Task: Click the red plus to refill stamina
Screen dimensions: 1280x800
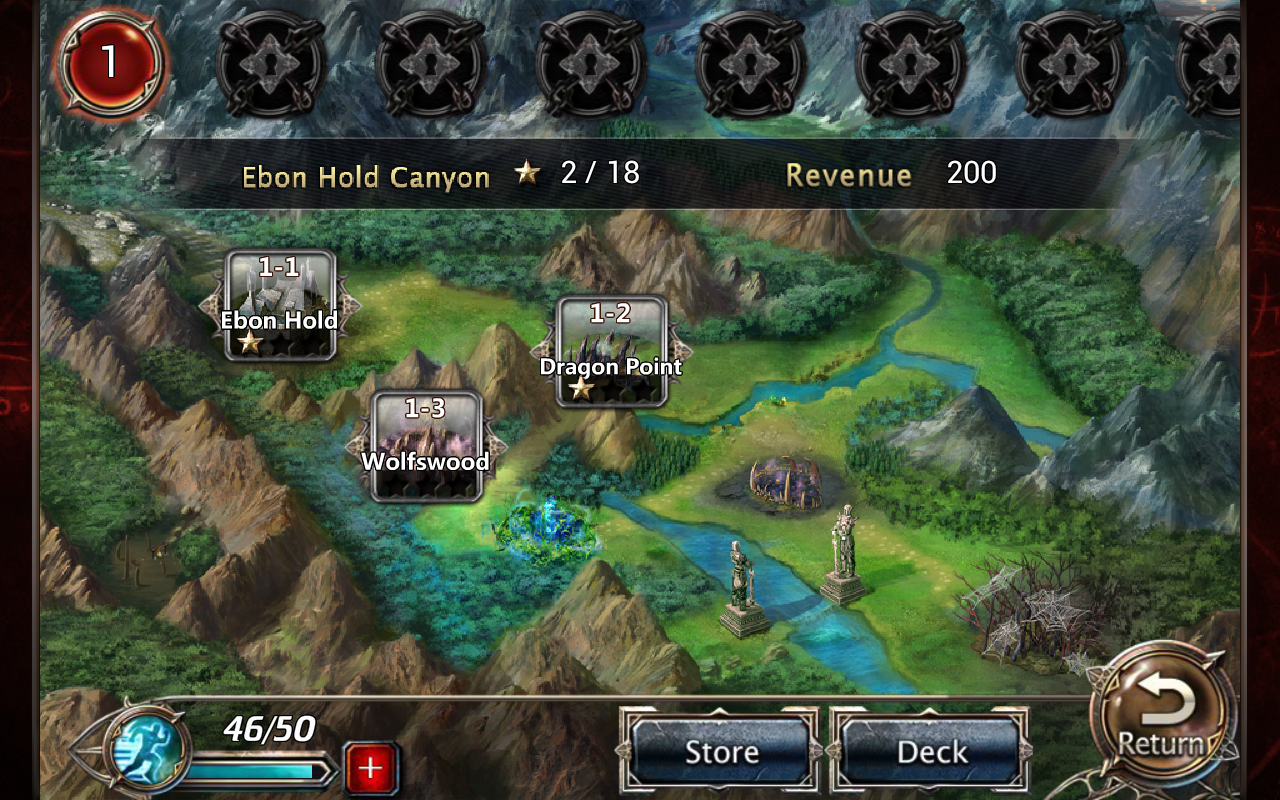Action: (370, 769)
